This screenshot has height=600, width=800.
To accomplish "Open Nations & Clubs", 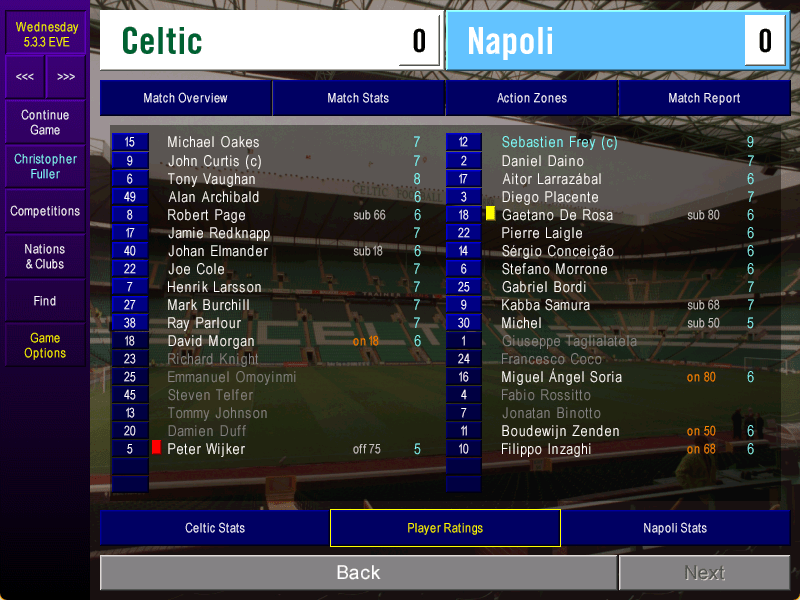I will tap(45, 256).
